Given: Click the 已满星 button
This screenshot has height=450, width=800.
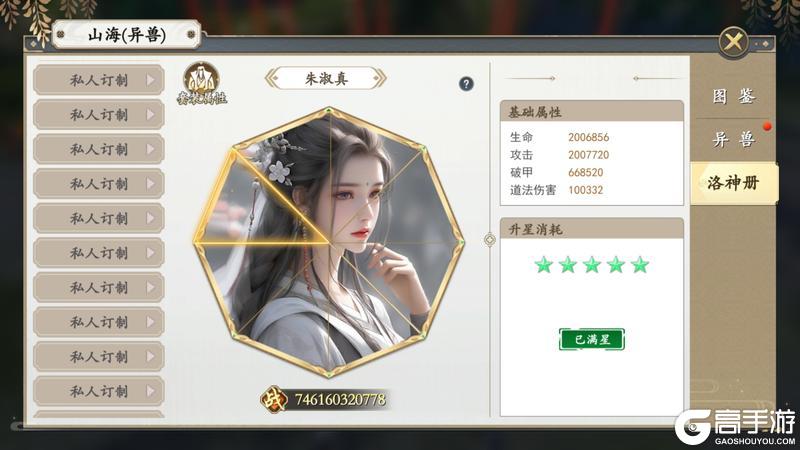Looking at the screenshot, I should click(x=591, y=339).
